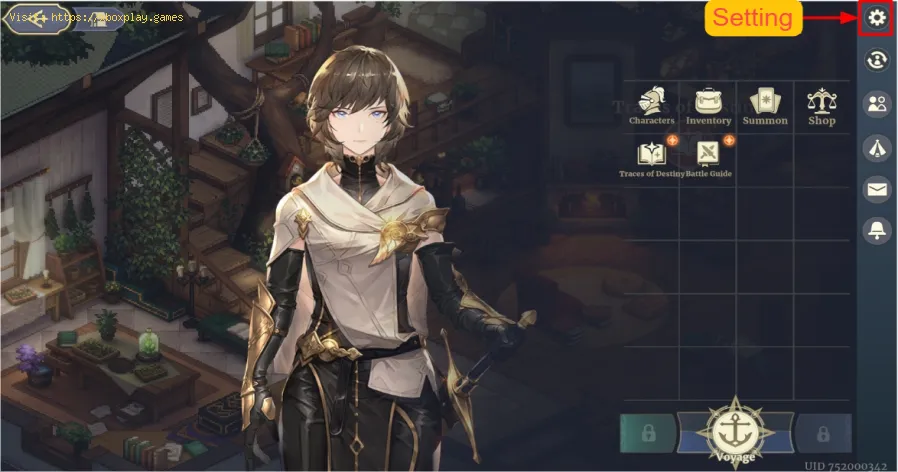Viewport: 898px width, 472px height.
Task: Open Traces of Destiny
Action: (x=651, y=157)
